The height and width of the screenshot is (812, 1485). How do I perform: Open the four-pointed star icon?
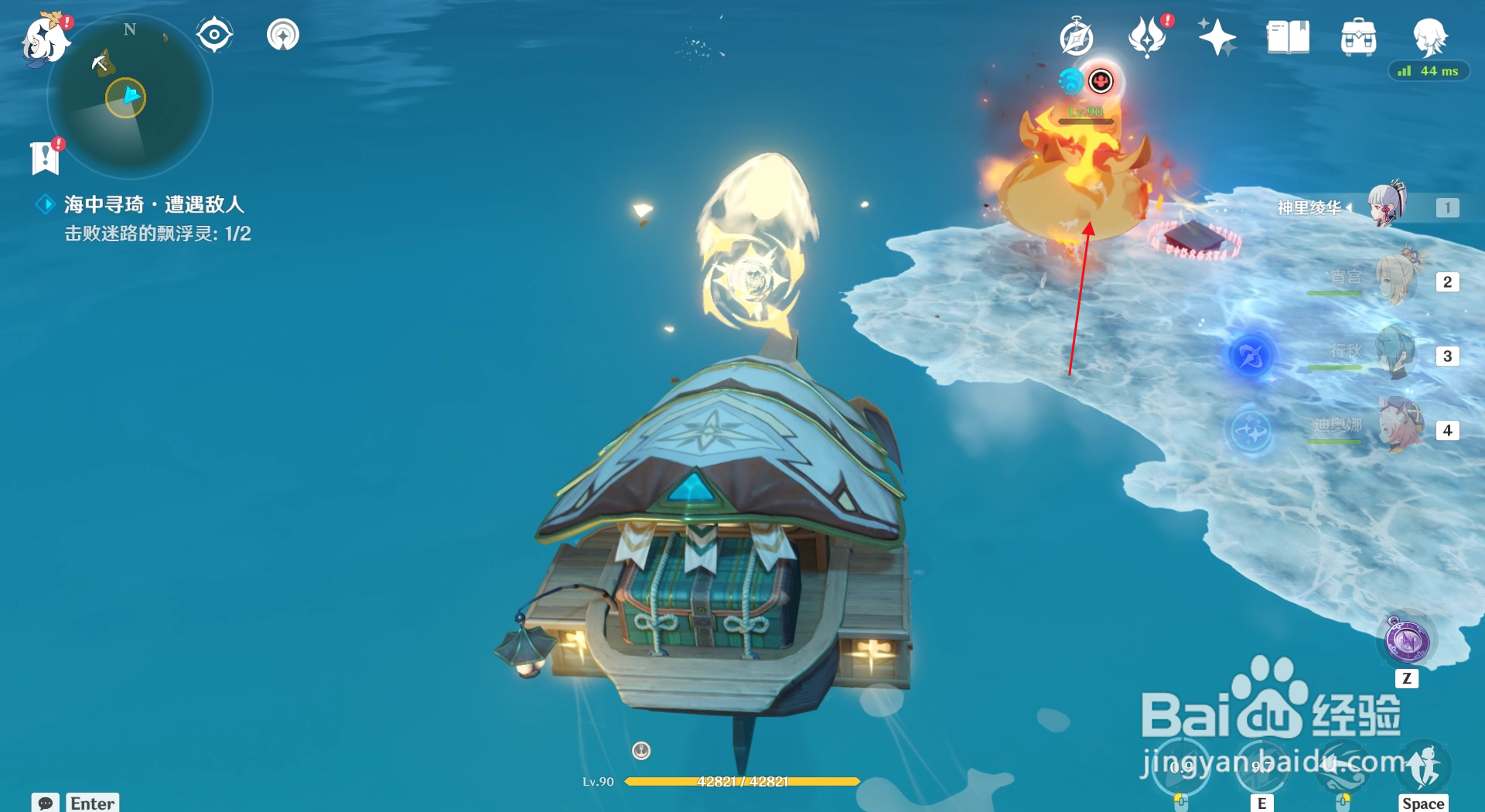tap(1217, 37)
